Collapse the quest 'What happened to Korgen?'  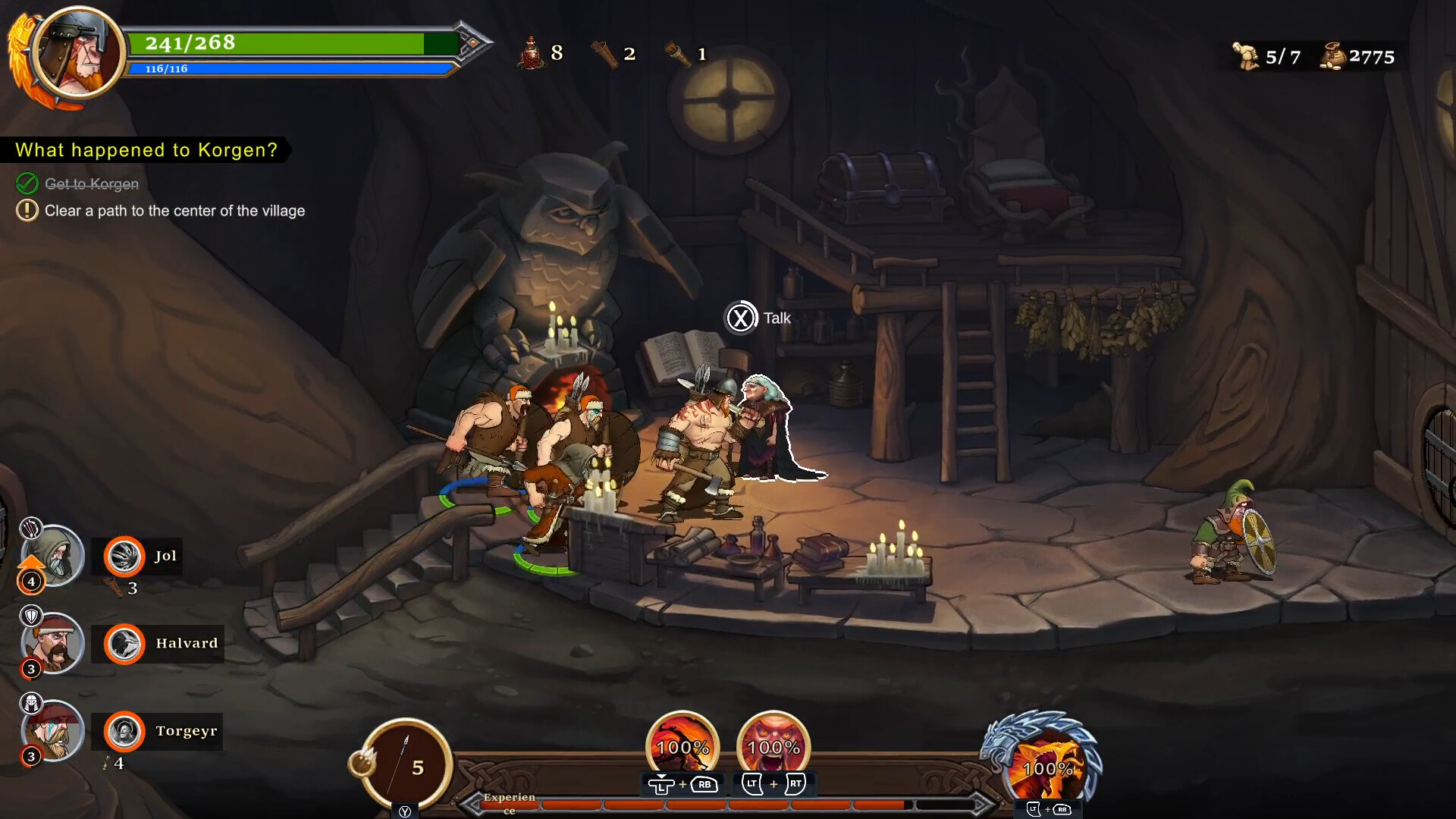[x=146, y=149]
